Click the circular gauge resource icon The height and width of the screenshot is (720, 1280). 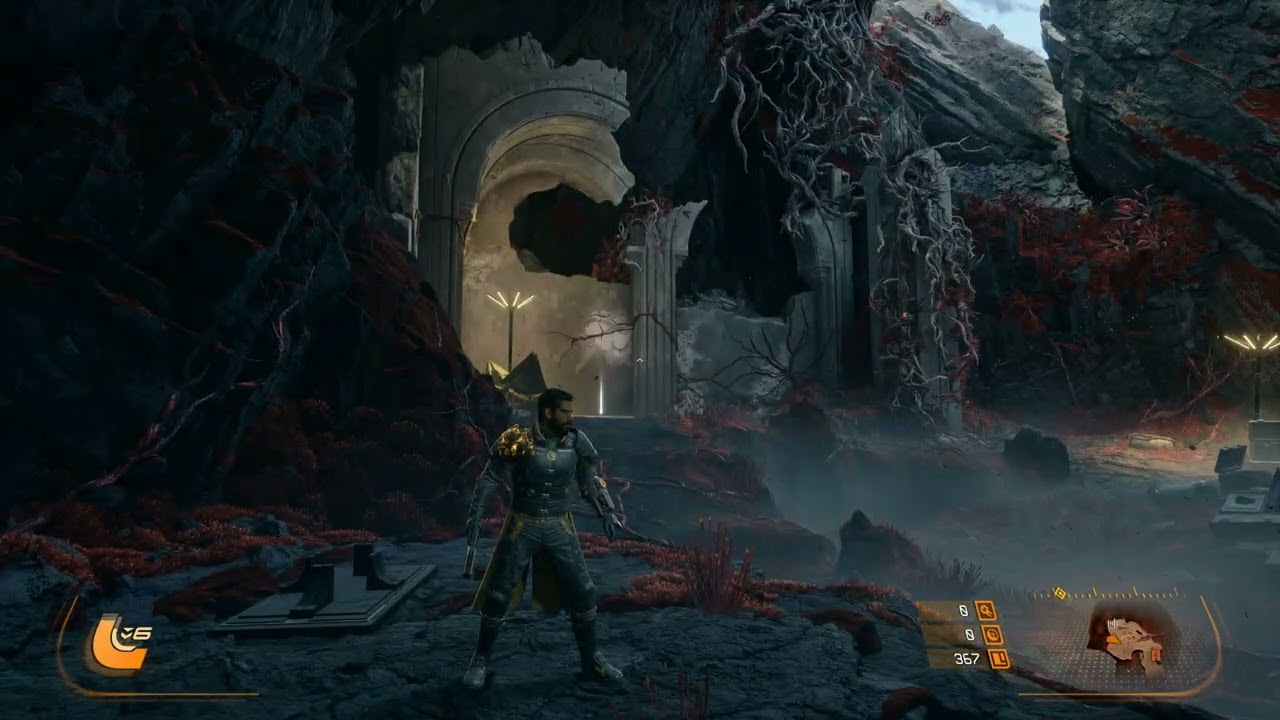point(992,634)
